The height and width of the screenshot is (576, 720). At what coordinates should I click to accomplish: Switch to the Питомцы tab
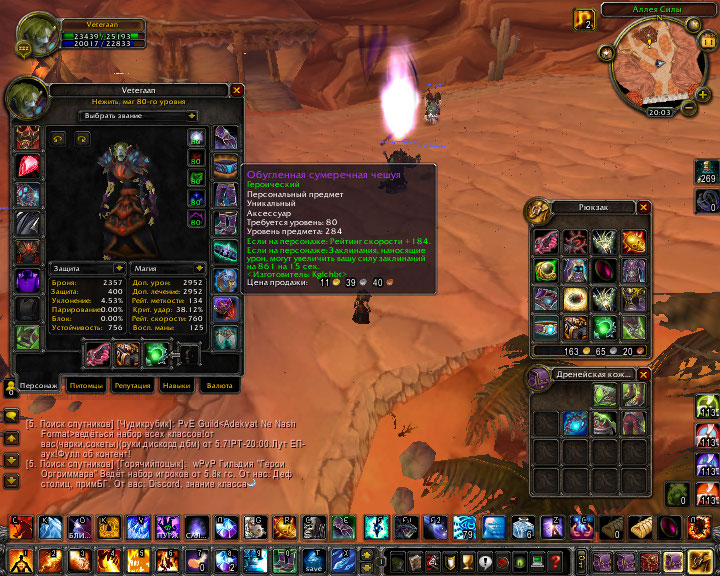click(x=87, y=385)
